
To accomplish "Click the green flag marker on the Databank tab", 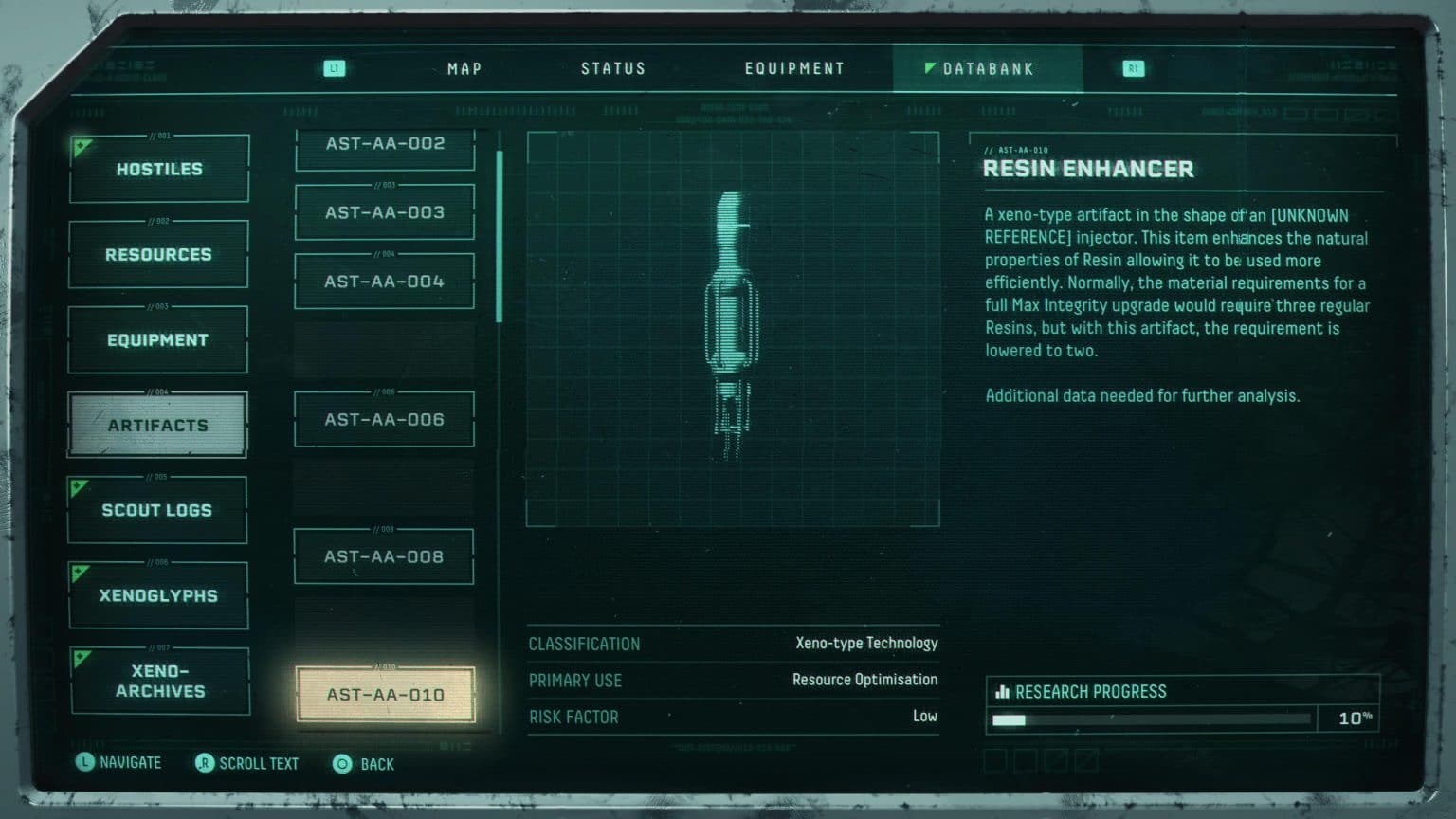I will (929, 65).
